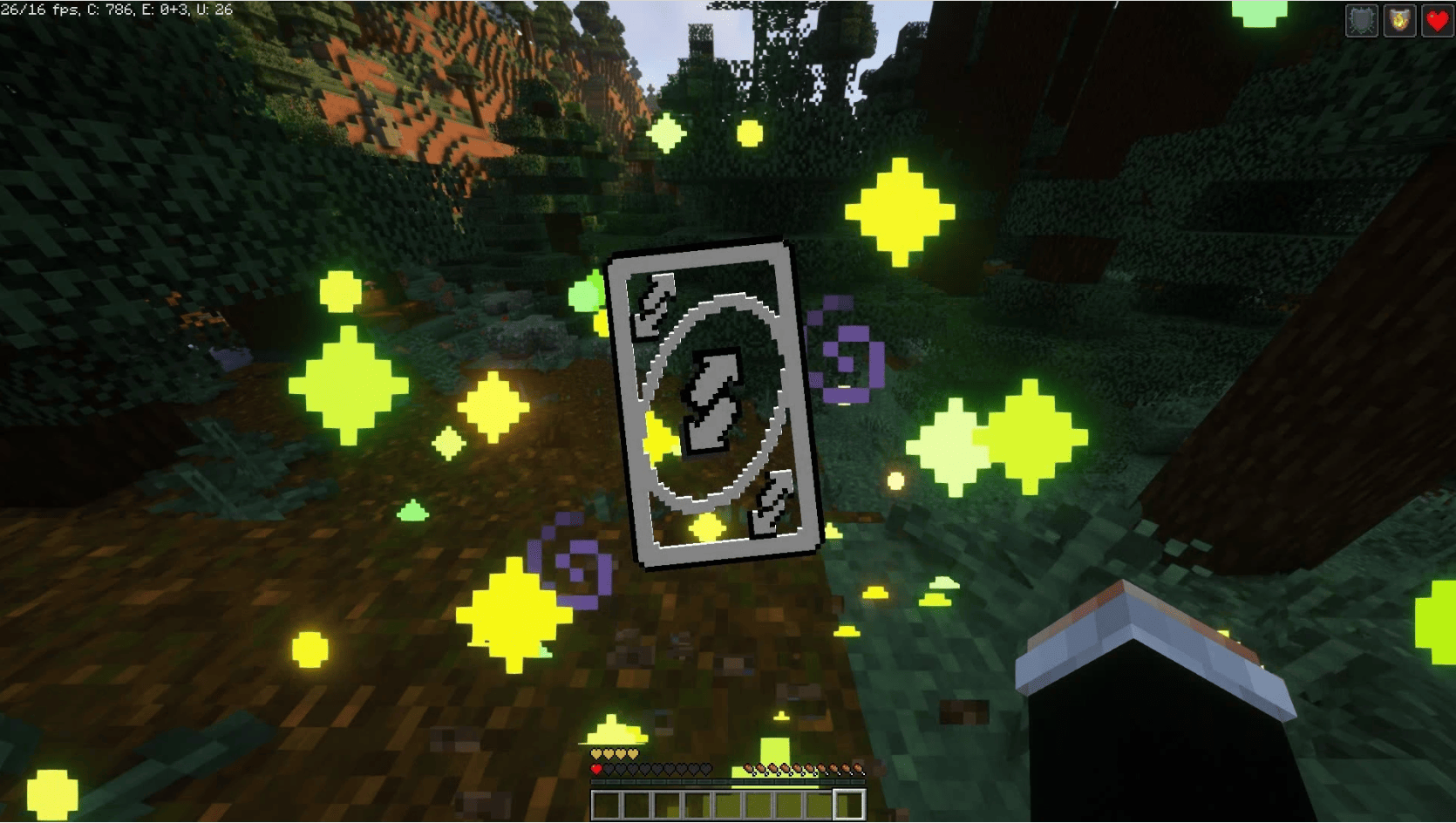Click the middle hotbar slot to select it
This screenshot has width=1456, height=823.
727,805
